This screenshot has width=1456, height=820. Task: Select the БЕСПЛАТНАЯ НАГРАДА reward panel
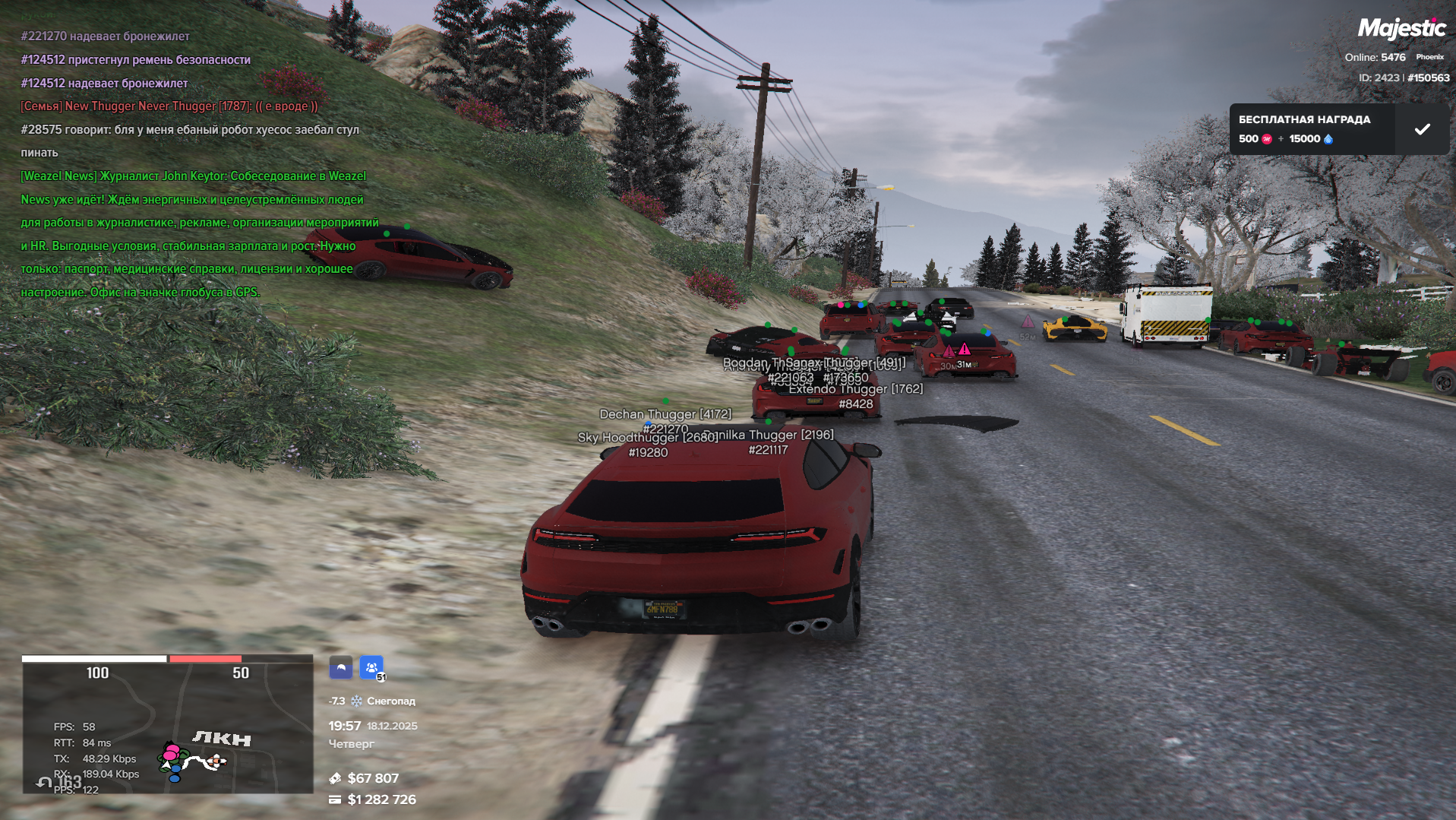tap(1312, 129)
